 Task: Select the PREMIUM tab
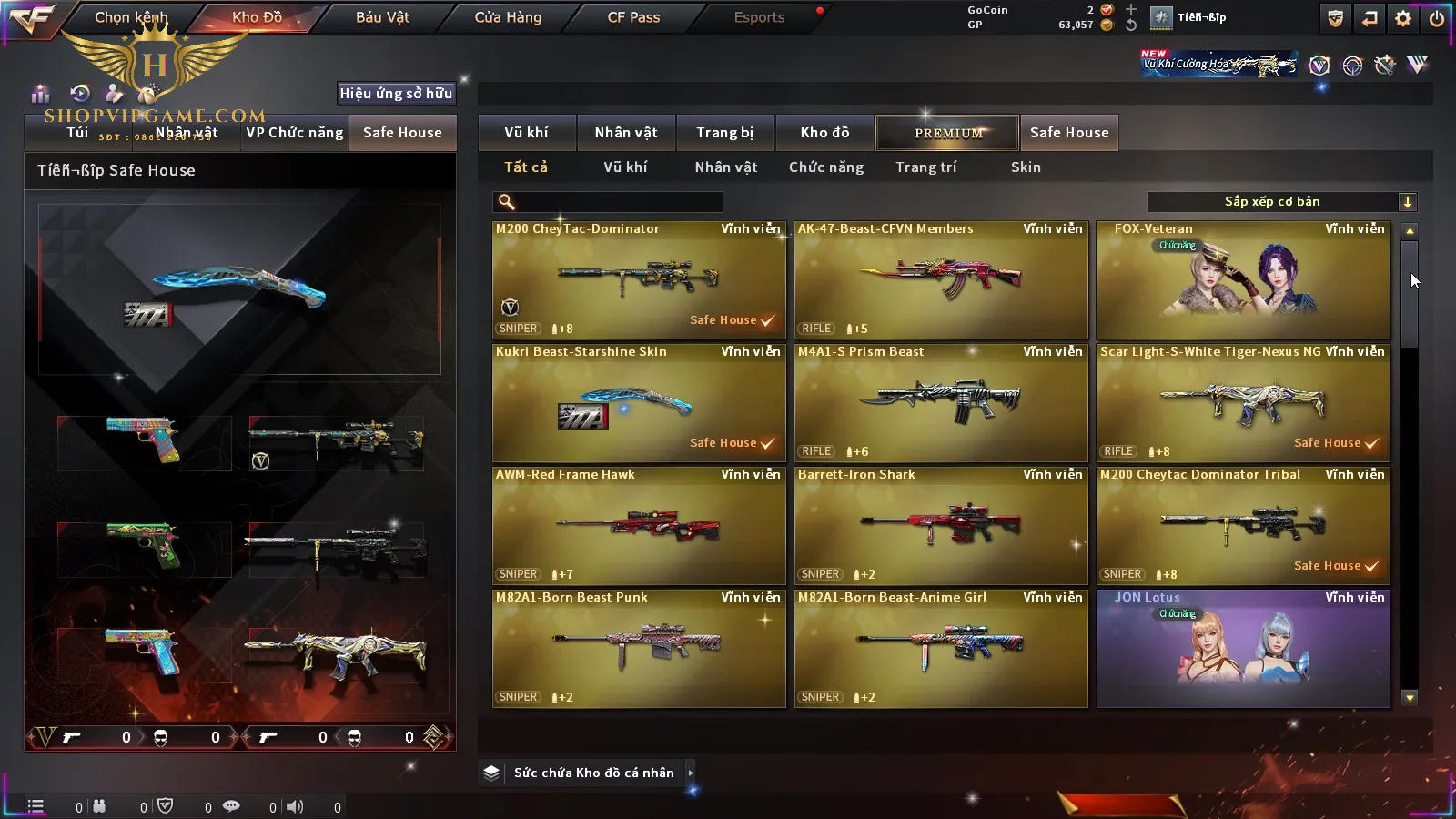point(947,133)
